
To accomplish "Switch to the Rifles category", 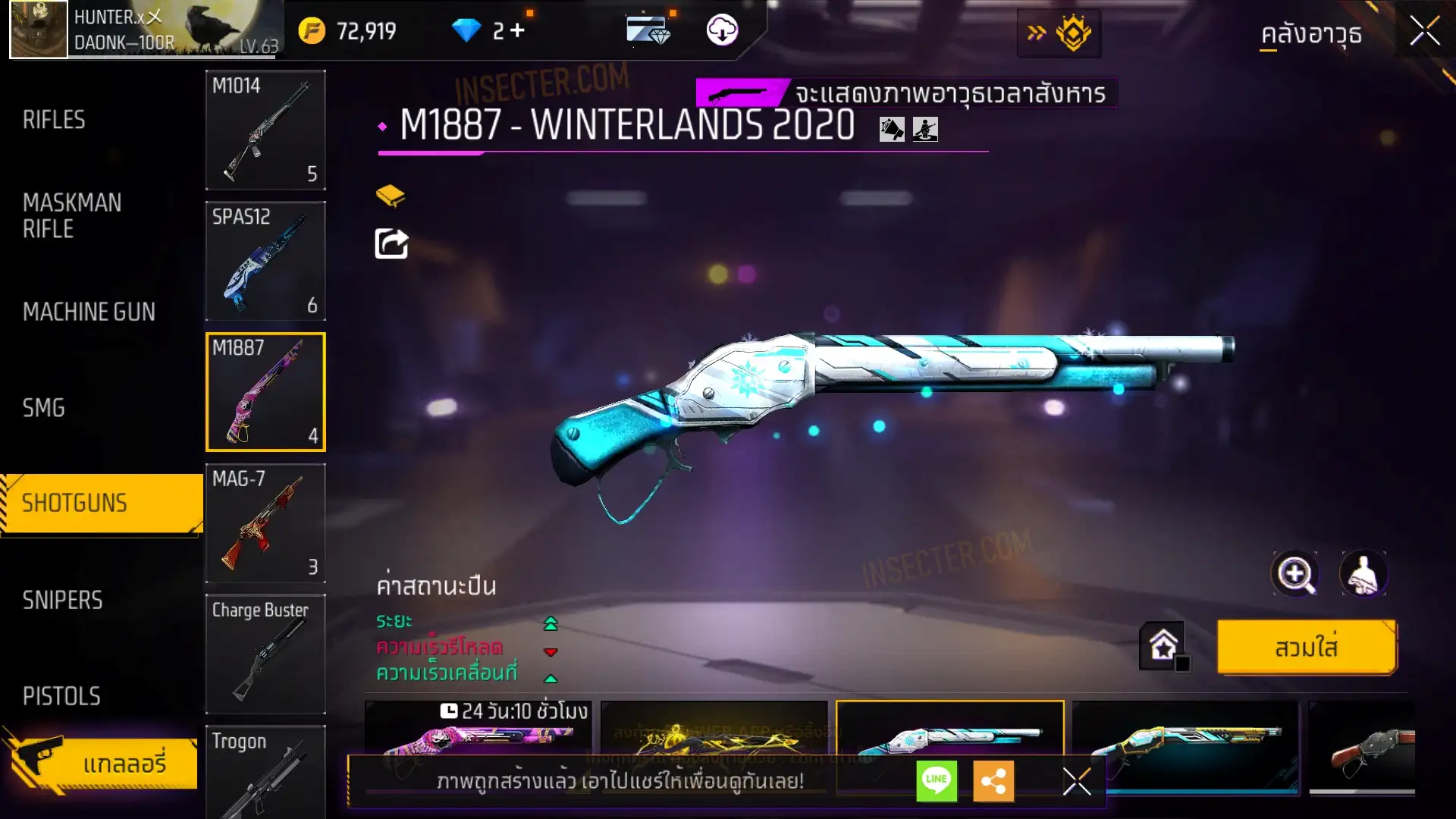I will (x=54, y=120).
